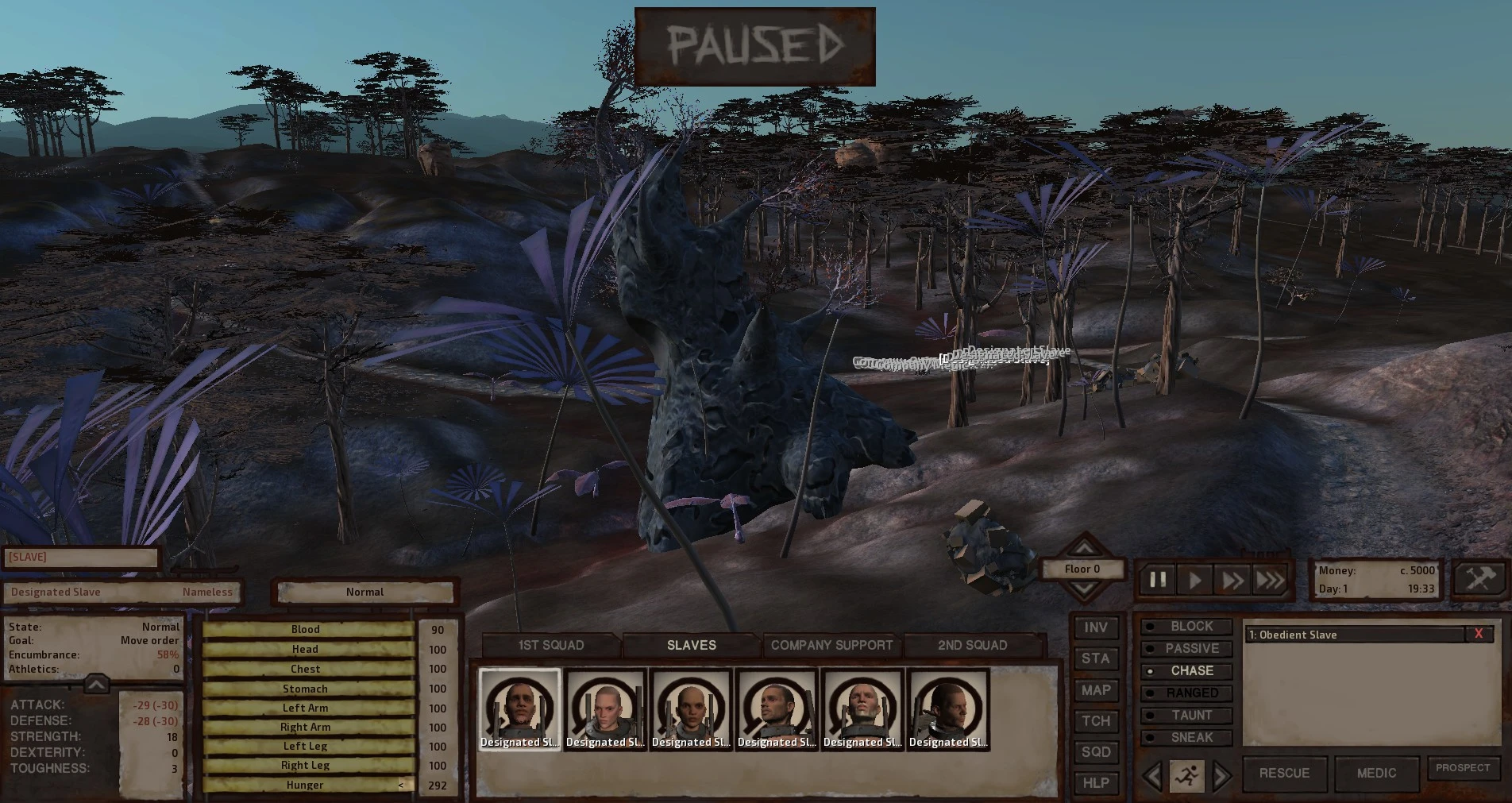Switch to the 1st Squad tab
This screenshot has width=1512, height=803.
(x=550, y=645)
